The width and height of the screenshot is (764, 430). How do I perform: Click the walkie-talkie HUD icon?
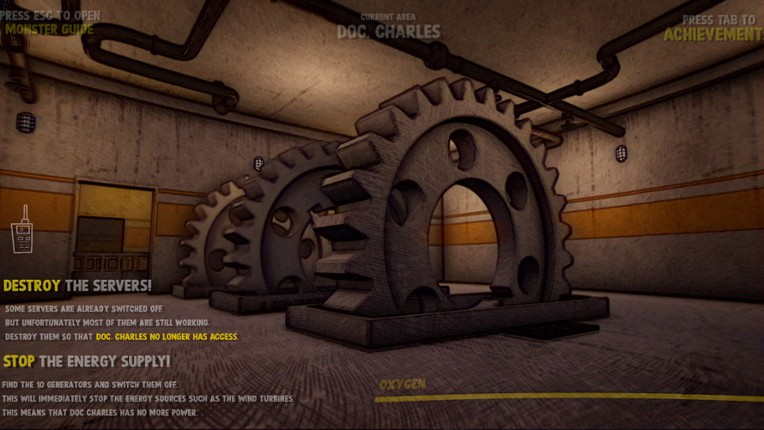tap(22, 234)
